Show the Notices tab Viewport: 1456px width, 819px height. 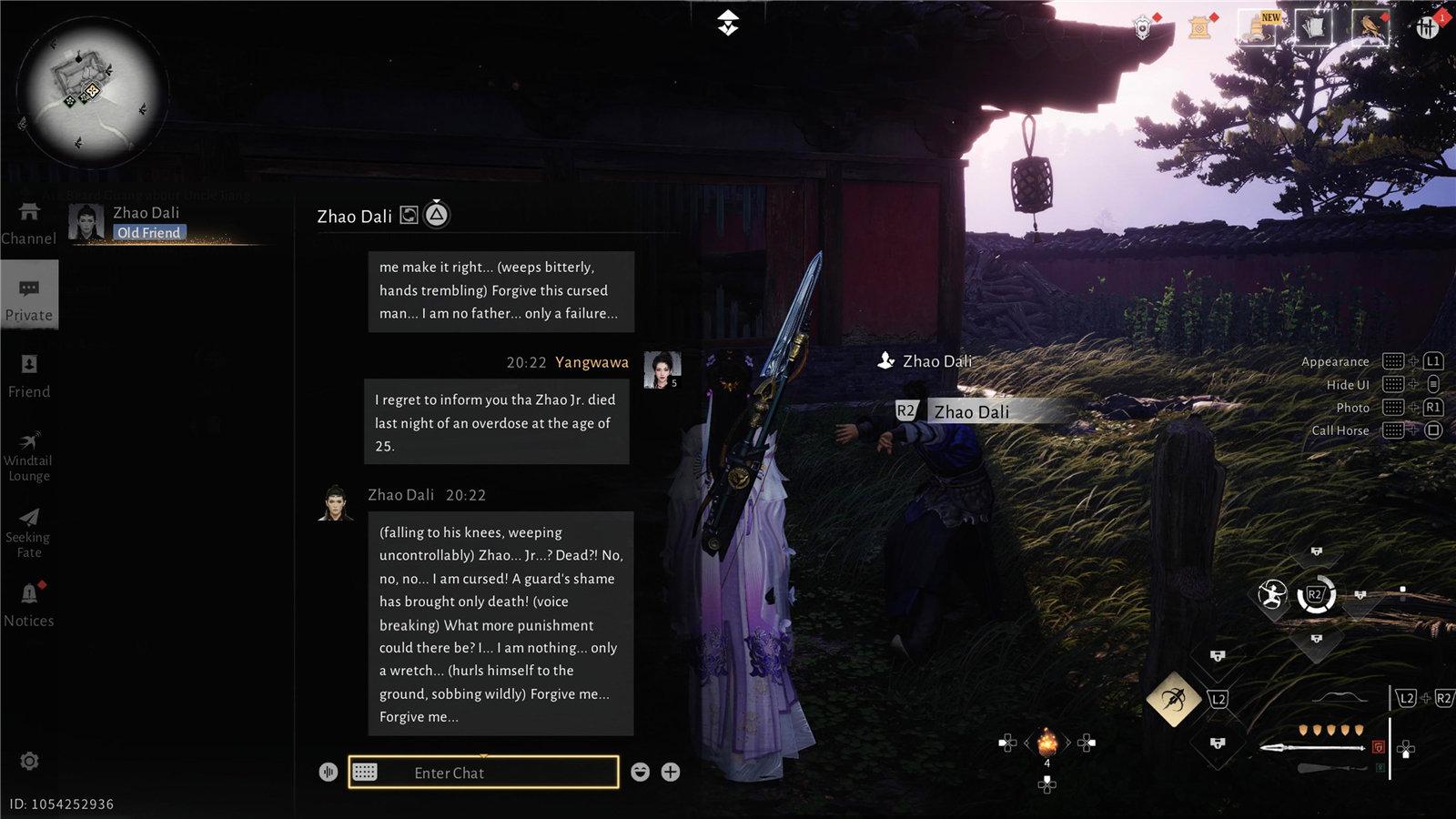(29, 604)
